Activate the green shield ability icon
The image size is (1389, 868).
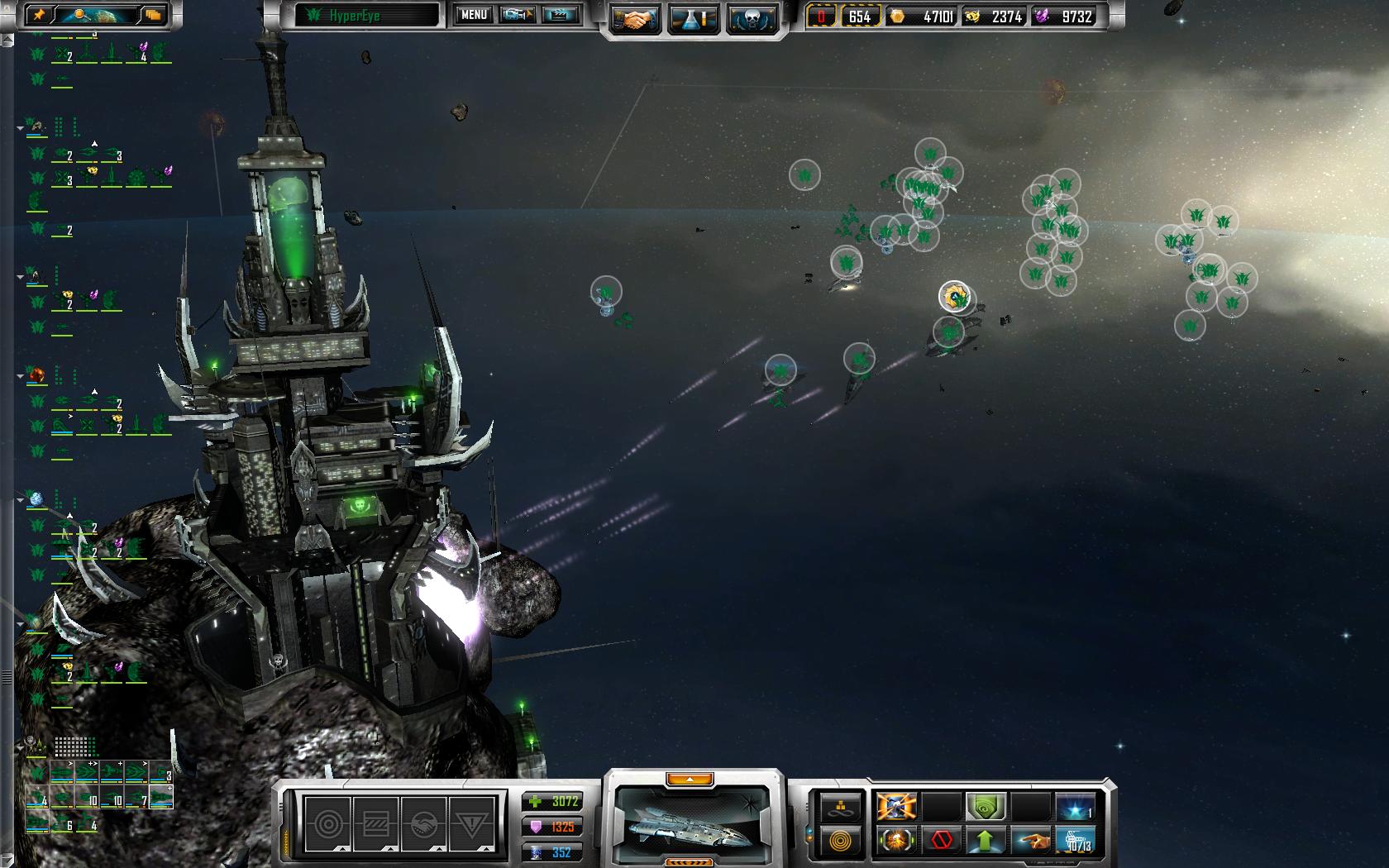pos(986,806)
